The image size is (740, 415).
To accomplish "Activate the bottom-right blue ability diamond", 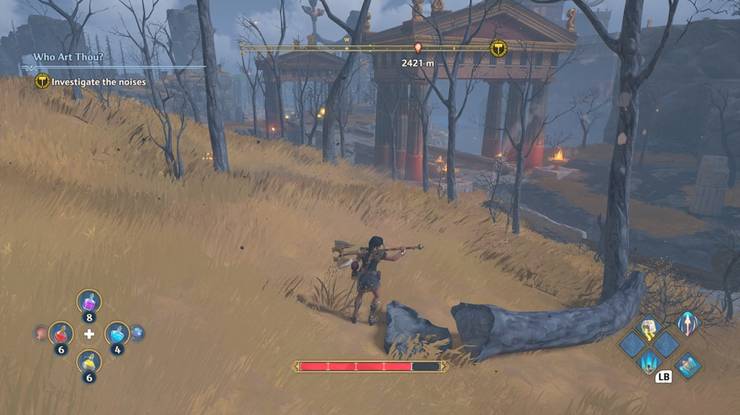I will click(x=687, y=367).
